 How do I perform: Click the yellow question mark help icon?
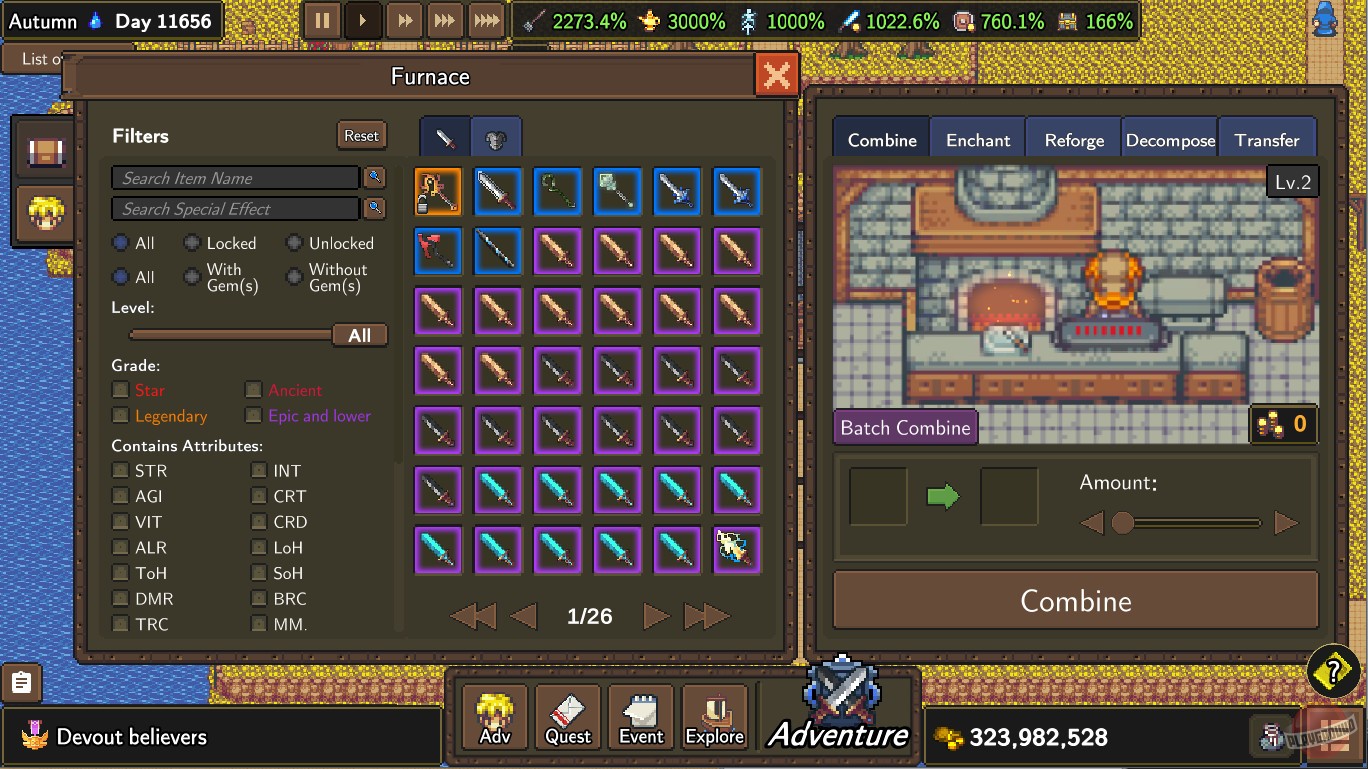tap(1334, 671)
